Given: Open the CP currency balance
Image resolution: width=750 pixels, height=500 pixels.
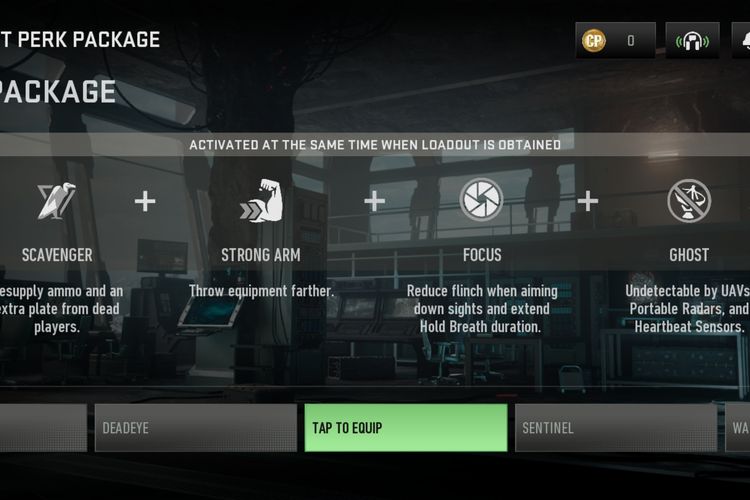Looking at the screenshot, I should [x=615, y=41].
